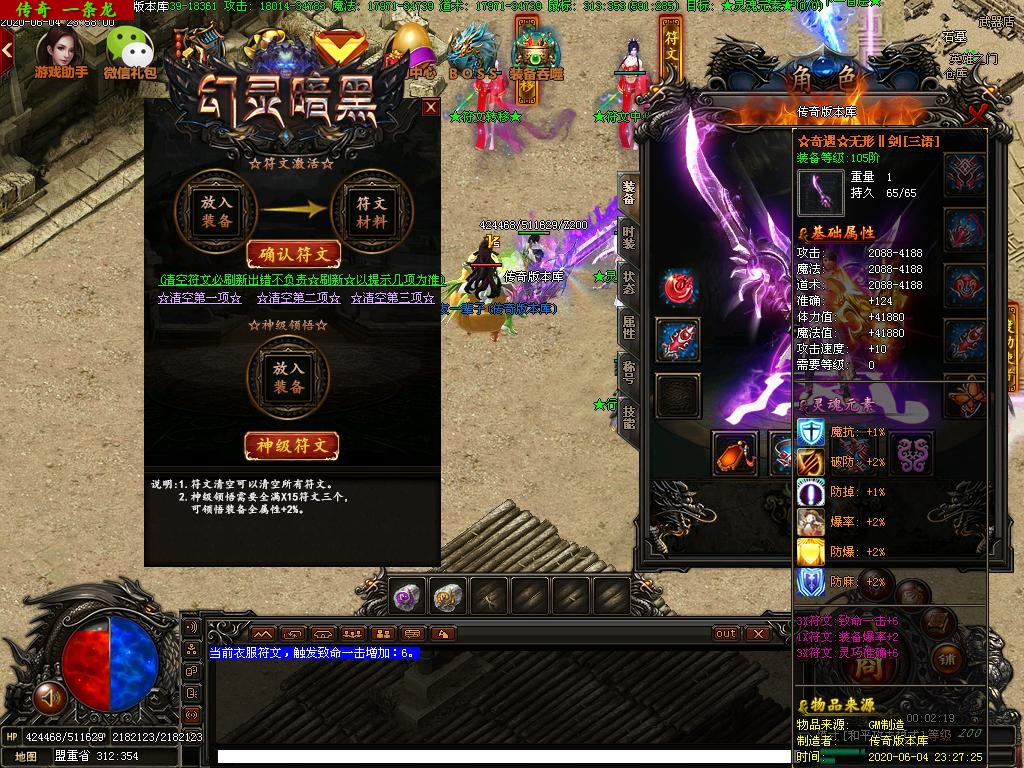1024x768 pixels.
Task: Click the 确认符文 confirm rune button
Action: tap(293, 255)
